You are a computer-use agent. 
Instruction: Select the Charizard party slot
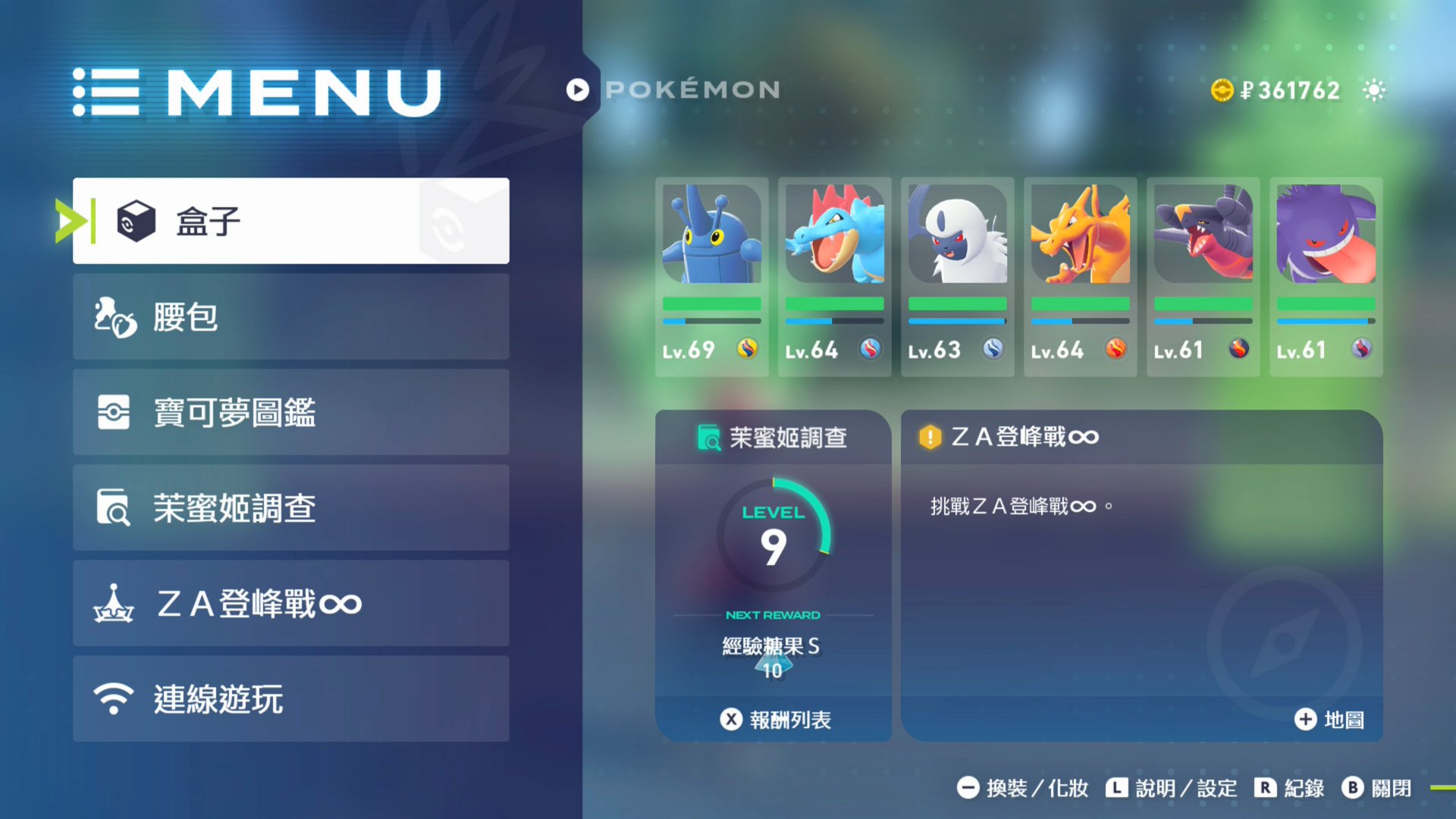(x=1080, y=277)
